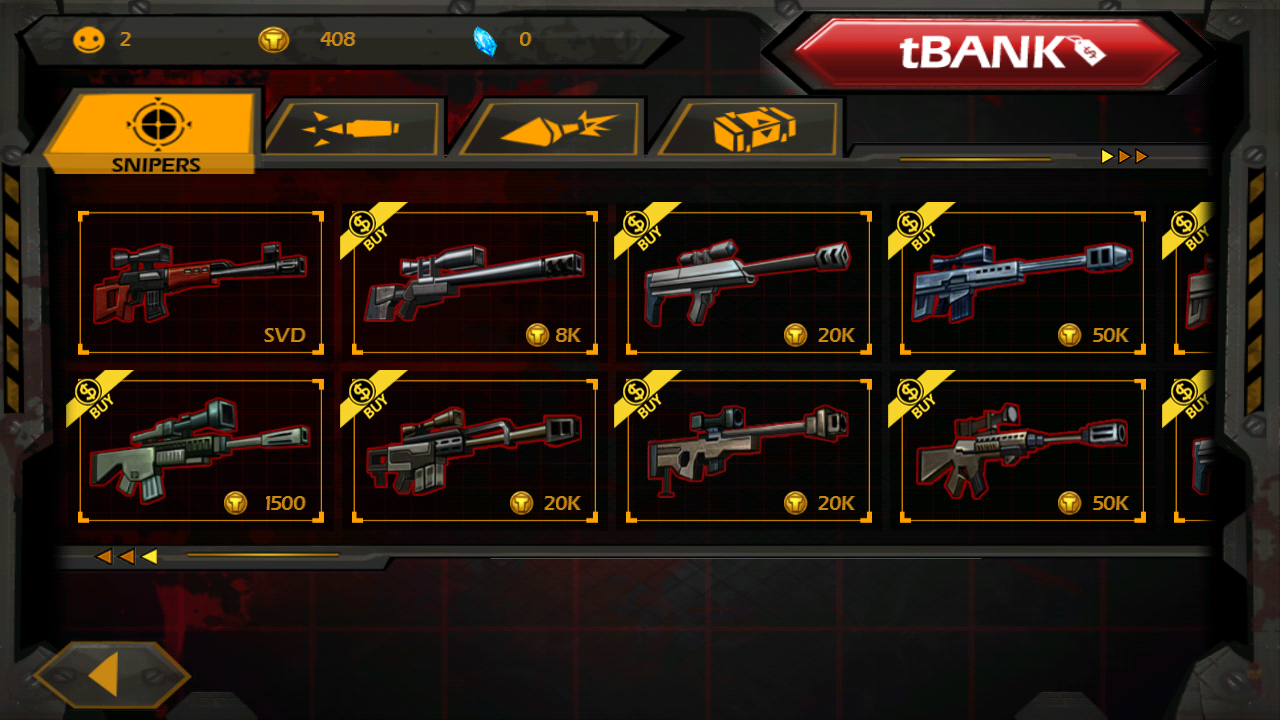Select the black and red 20K rifle
Image resolution: width=1280 pixels, height=720 pixels.
click(x=475, y=451)
